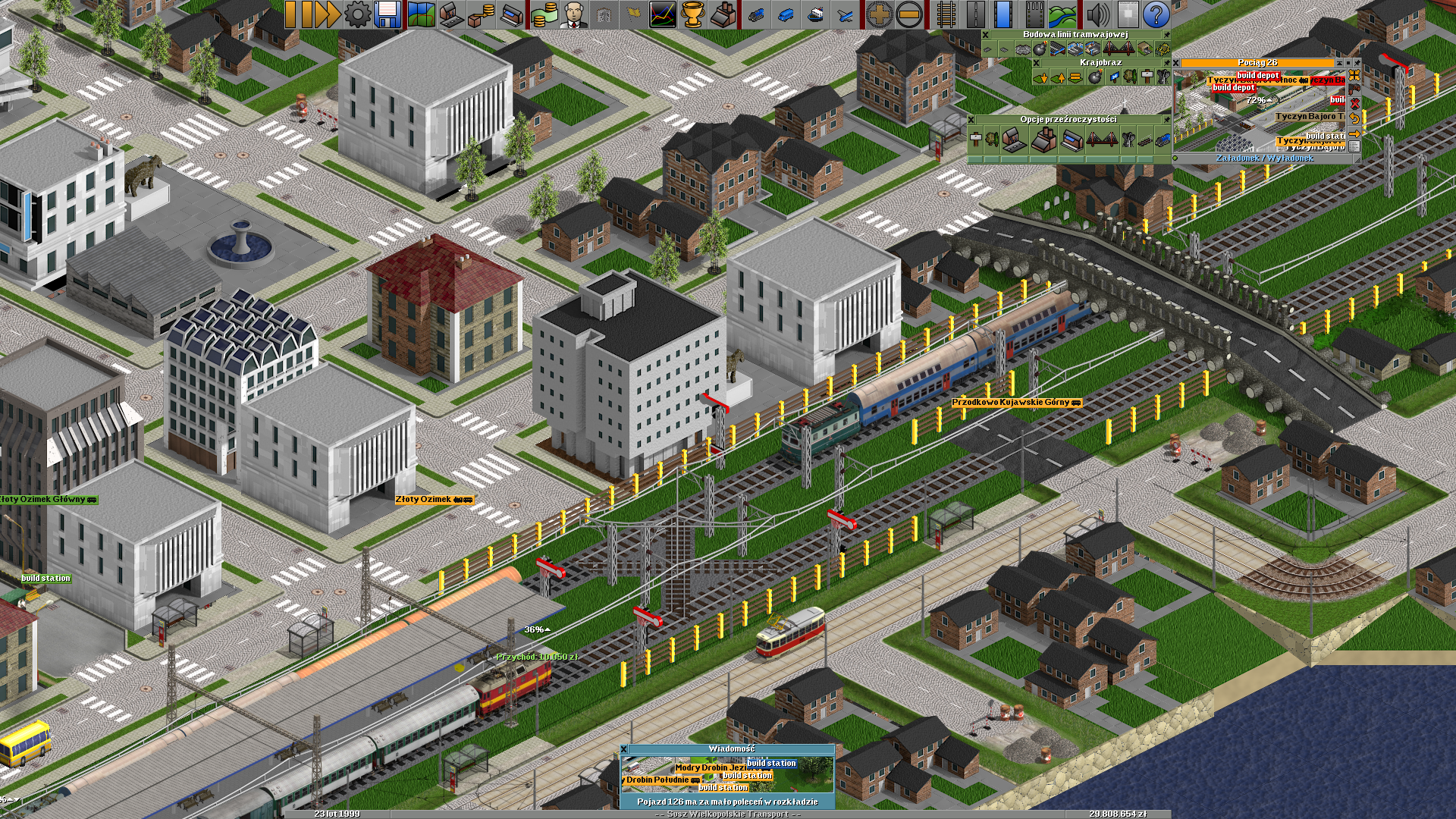The image size is (1456, 819).
Task: Toggle fast-forward game speed
Action: (326, 14)
